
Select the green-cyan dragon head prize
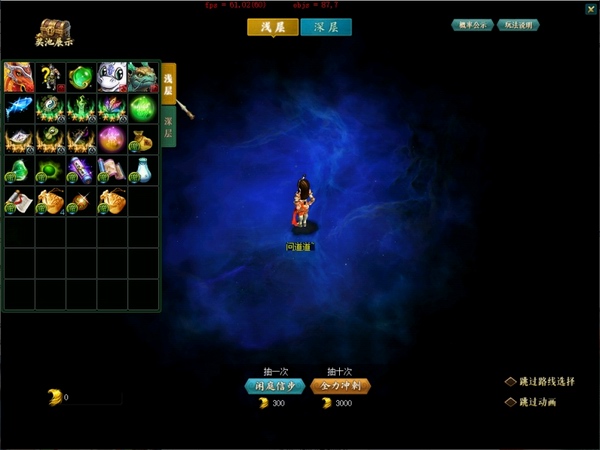(x=143, y=77)
